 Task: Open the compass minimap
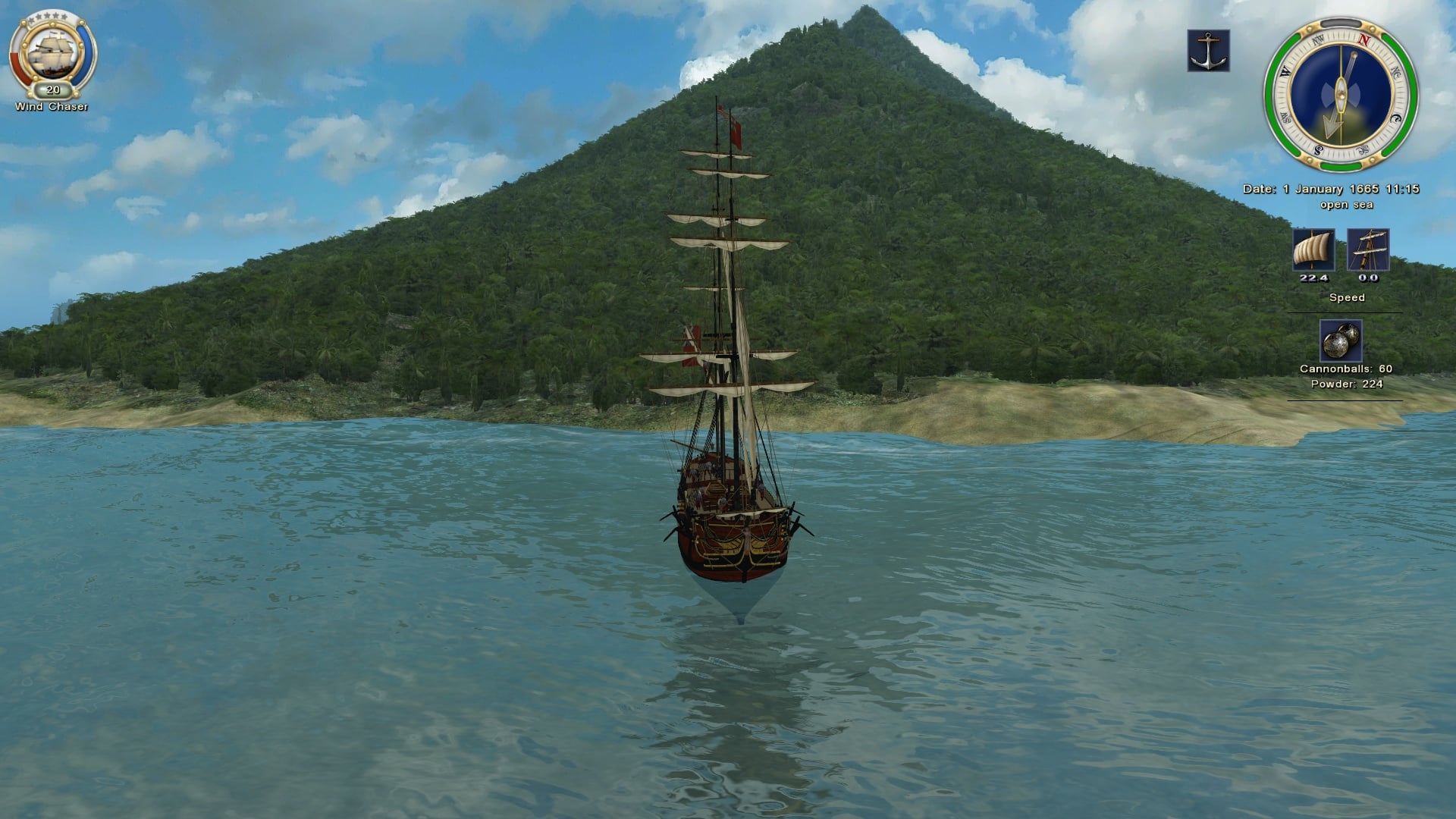pos(1341,94)
